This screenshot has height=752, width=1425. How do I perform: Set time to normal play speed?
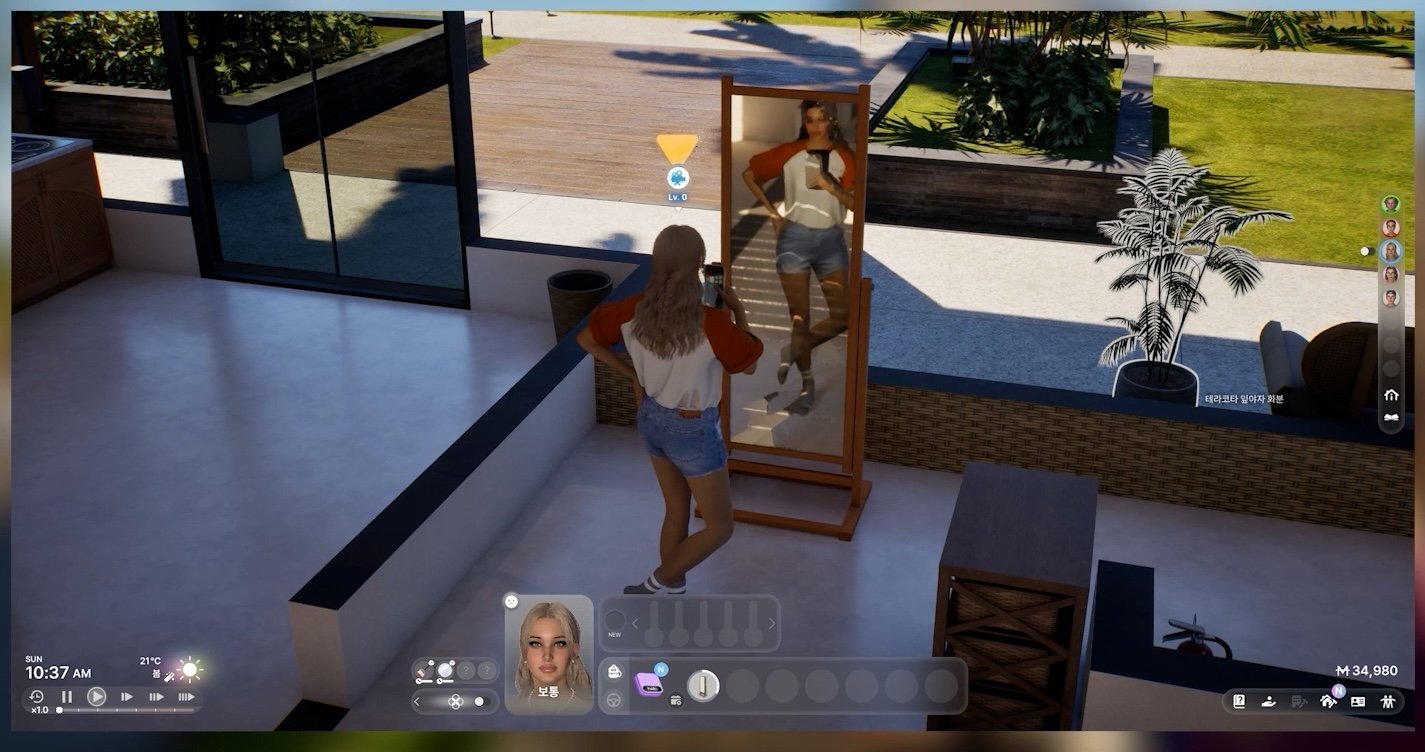coord(96,697)
